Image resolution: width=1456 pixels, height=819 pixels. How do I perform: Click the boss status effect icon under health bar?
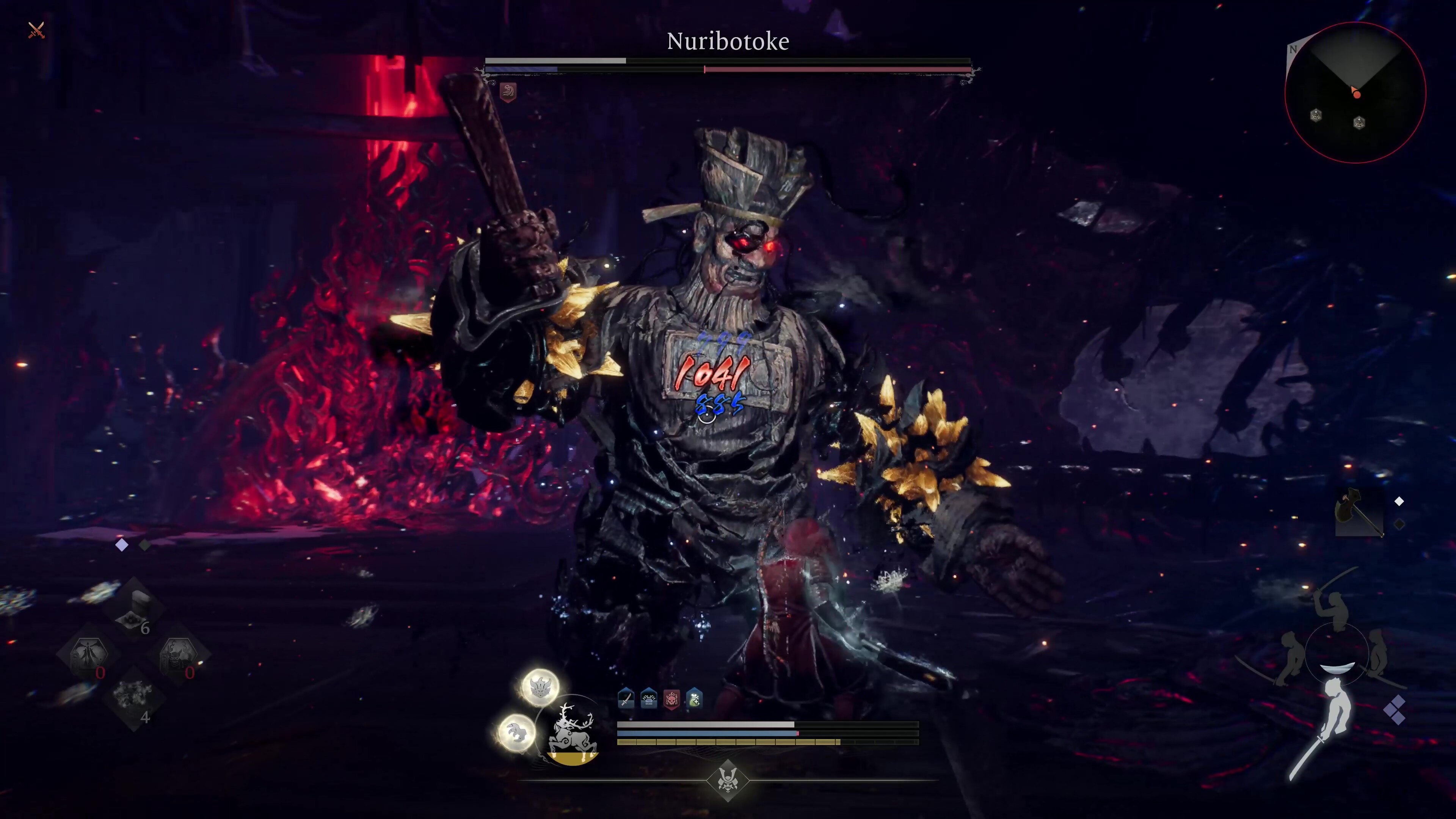coord(508,91)
